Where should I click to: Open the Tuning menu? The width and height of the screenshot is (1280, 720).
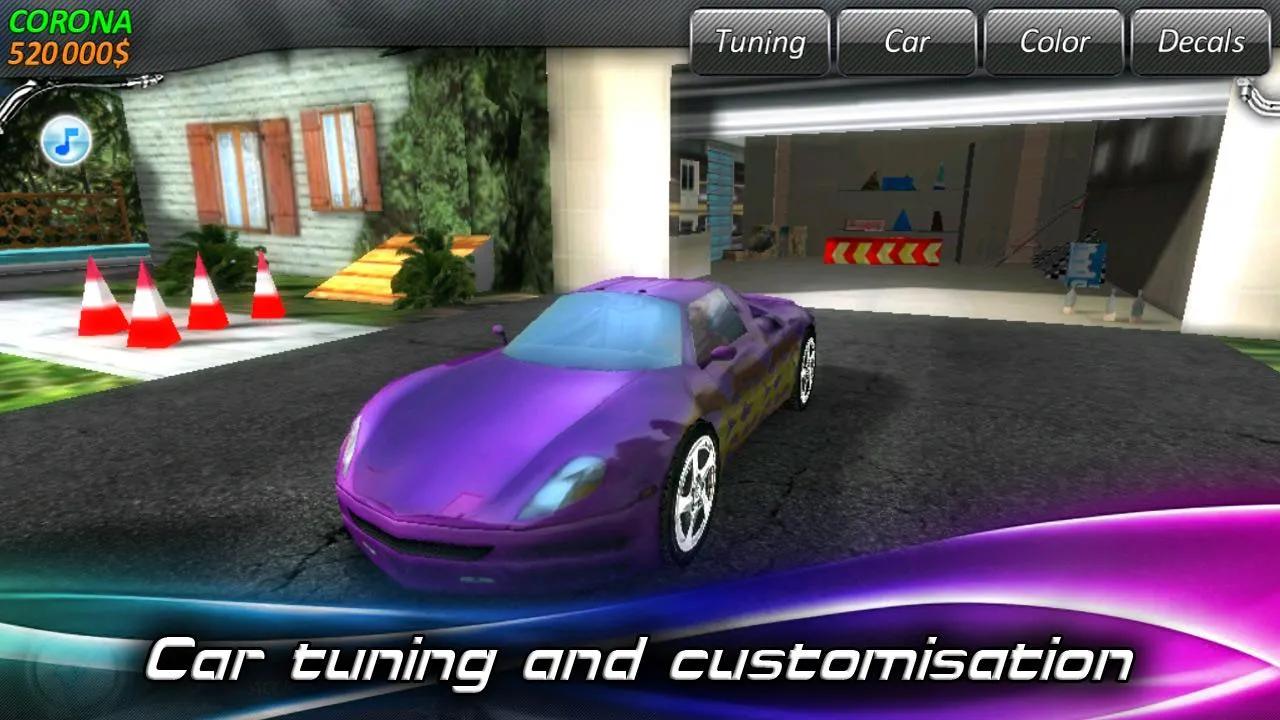[x=760, y=43]
